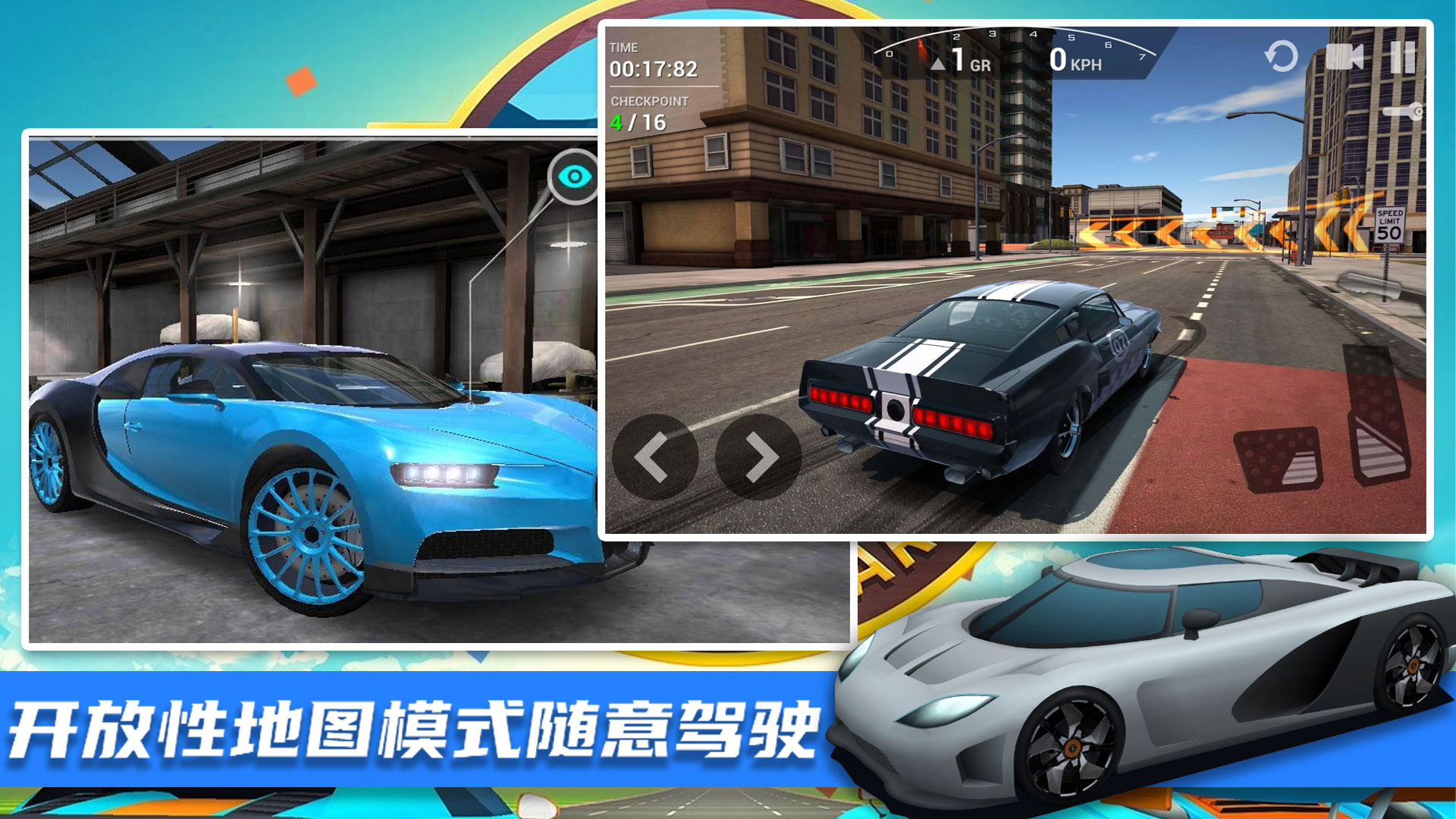Open the eye camera toggle on blue Bugatti screen
This screenshot has height=819, width=1456.
pyautogui.click(x=575, y=175)
